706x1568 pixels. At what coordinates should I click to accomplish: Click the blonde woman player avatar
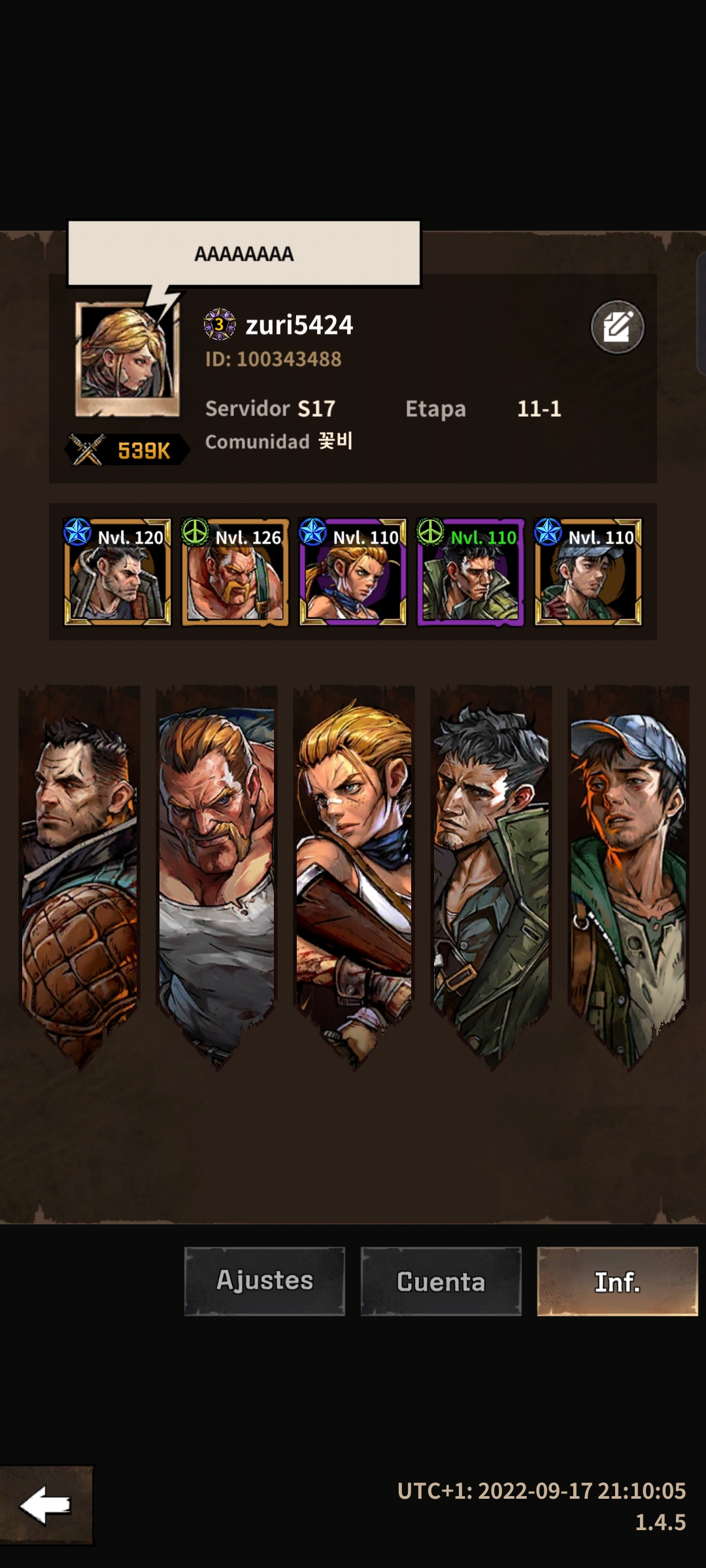tap(127, 358)
